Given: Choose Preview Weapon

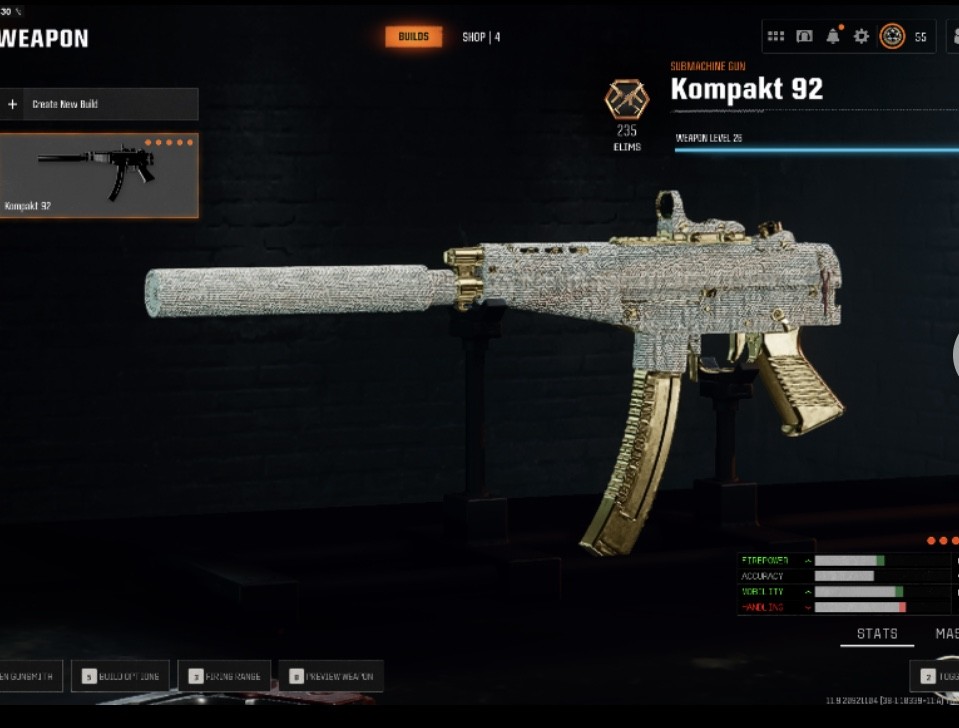Looking at the screenshot, I should [330, 676].
